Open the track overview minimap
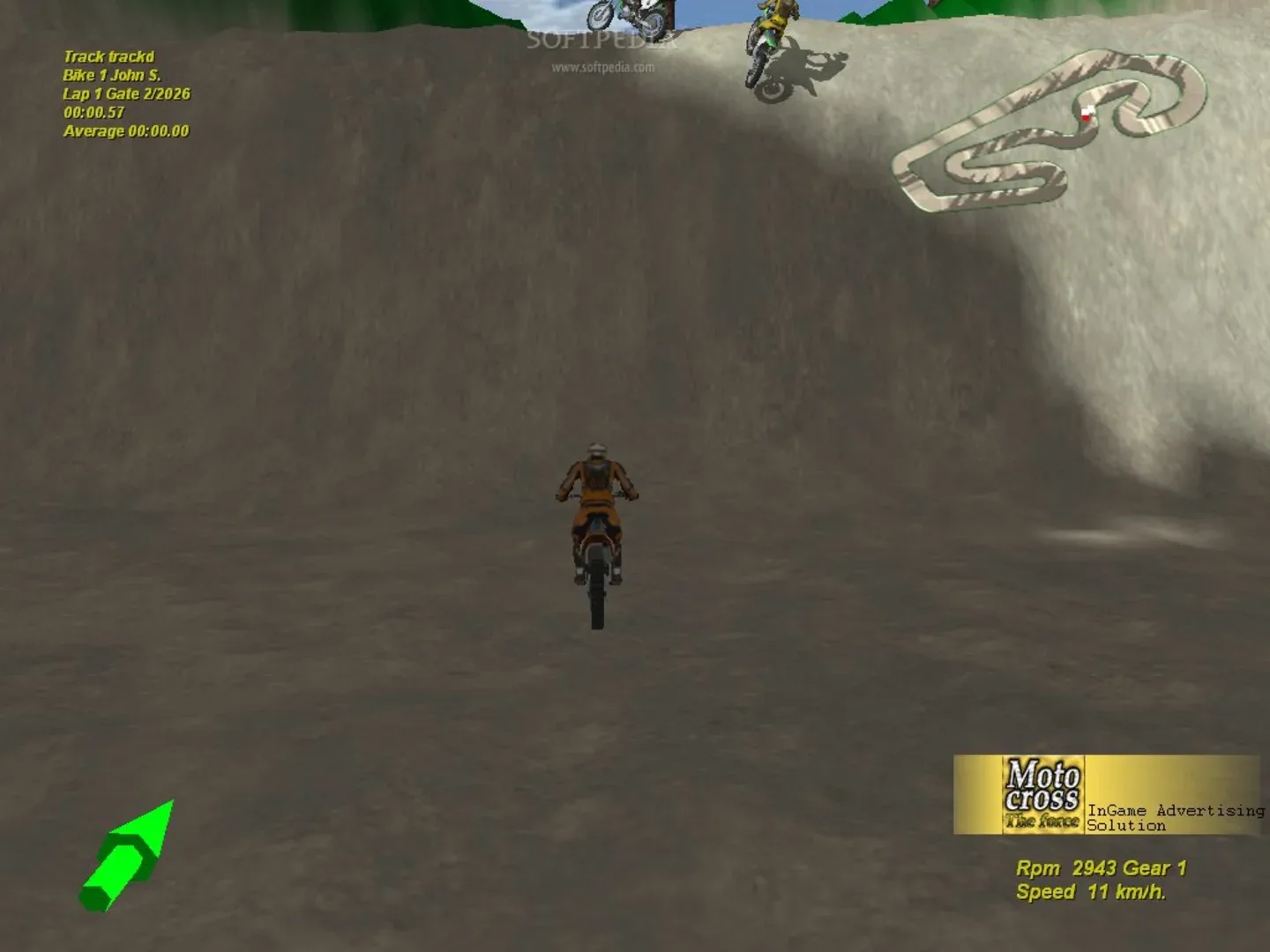 (1050, 132)
